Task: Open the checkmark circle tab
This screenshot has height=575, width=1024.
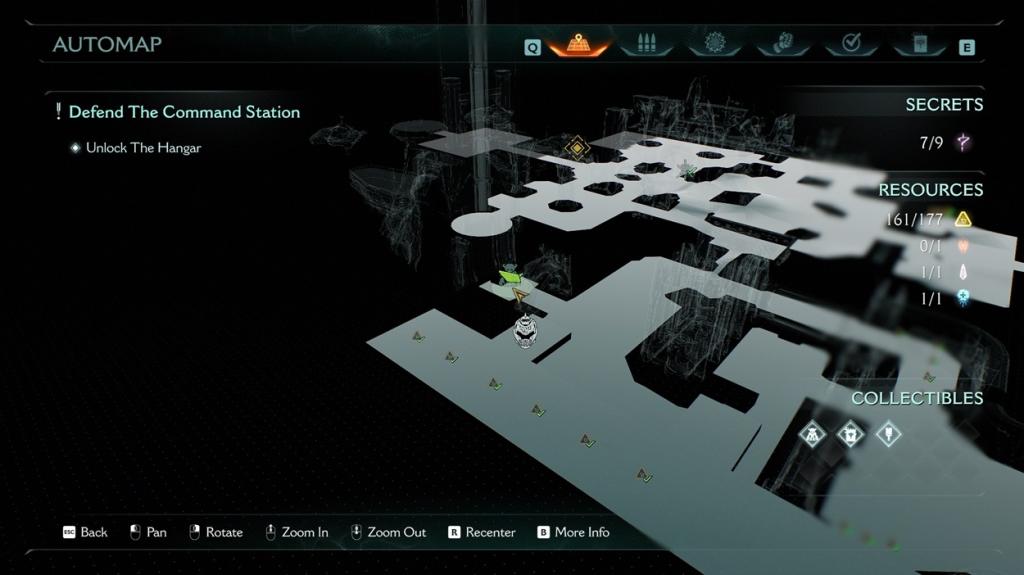Action: 851,44
